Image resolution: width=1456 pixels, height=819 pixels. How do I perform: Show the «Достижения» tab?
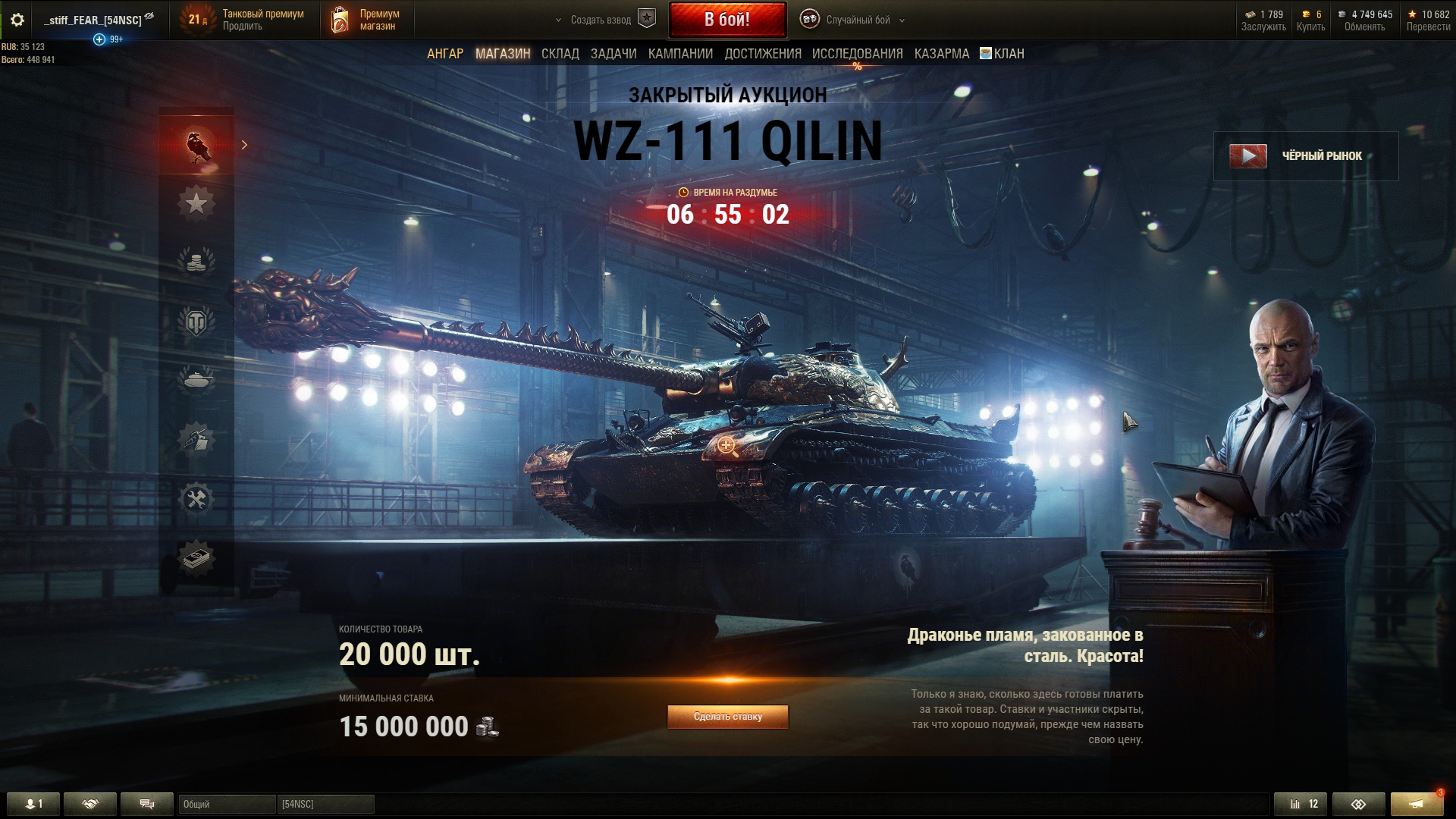(762, 54)
